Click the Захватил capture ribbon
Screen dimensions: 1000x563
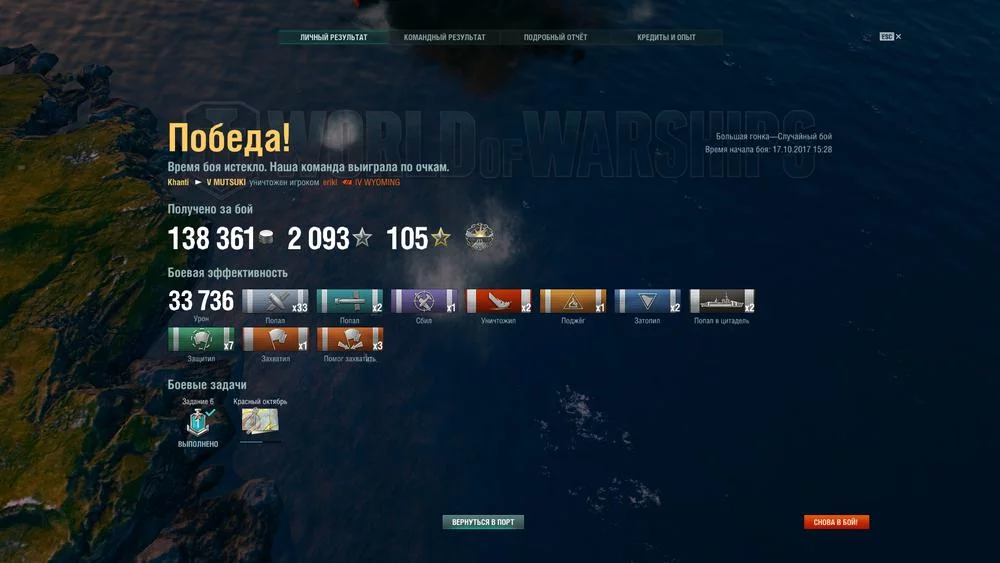275,340
